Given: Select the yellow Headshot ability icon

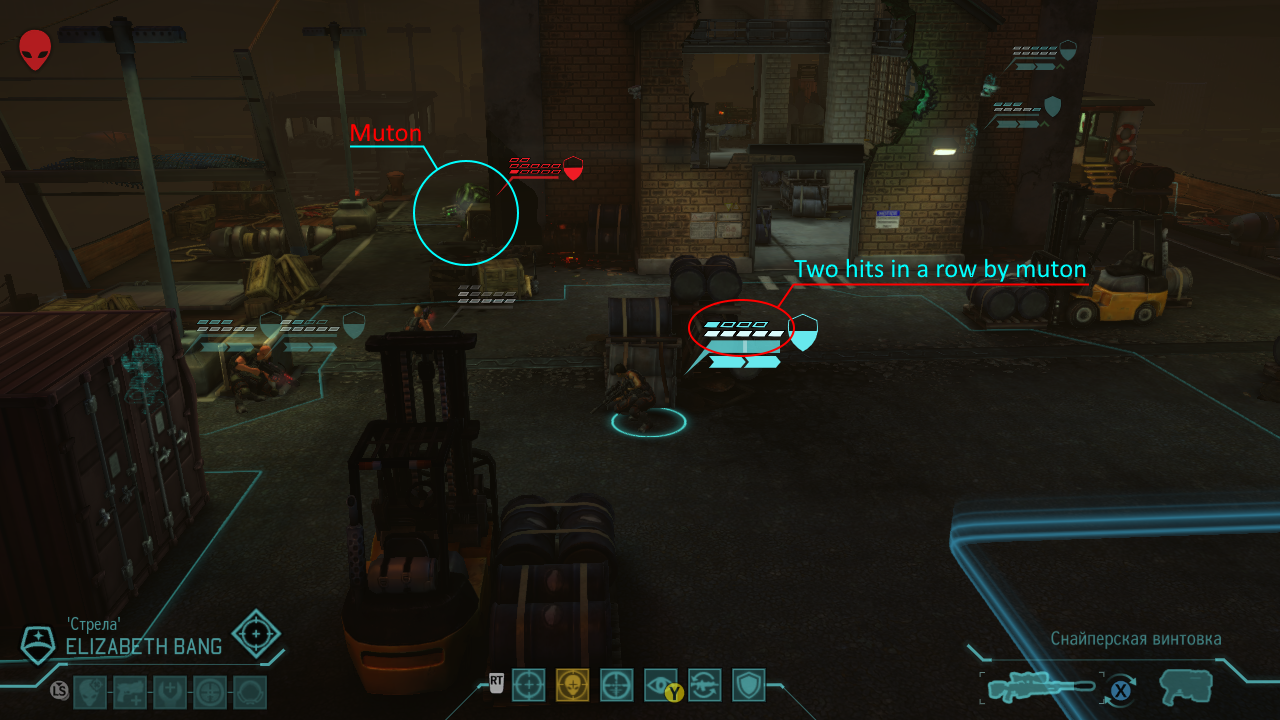Looking at the screenshot, I should coord(572,685).
